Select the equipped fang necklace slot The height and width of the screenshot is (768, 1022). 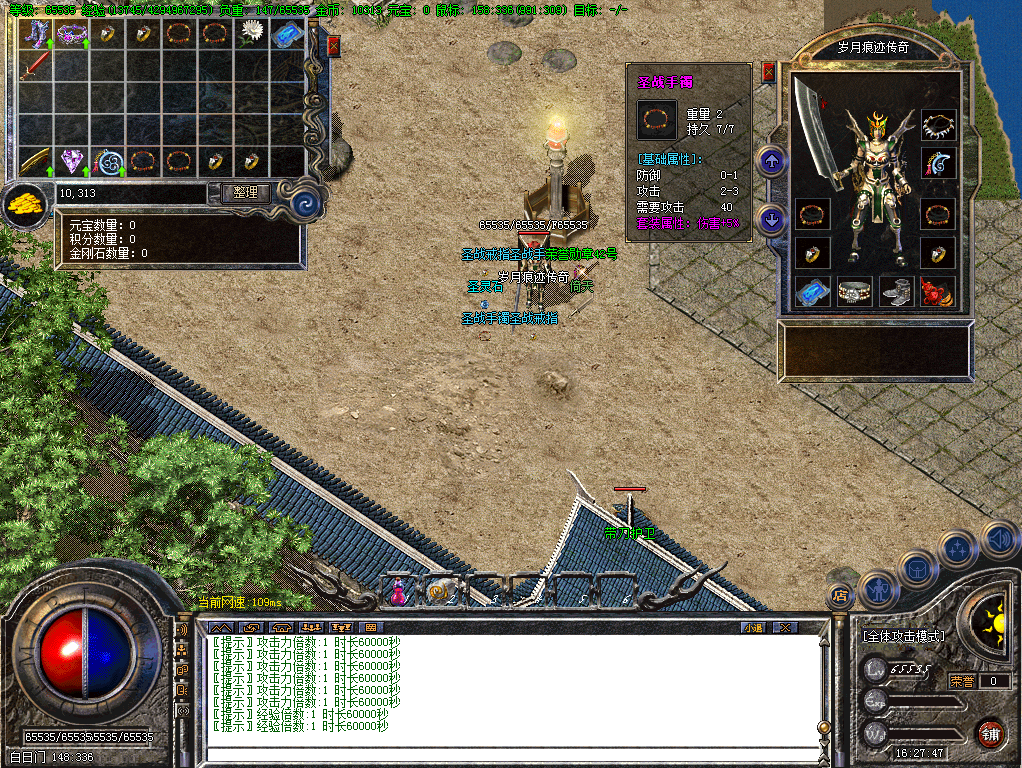click(x=938, y=126)
